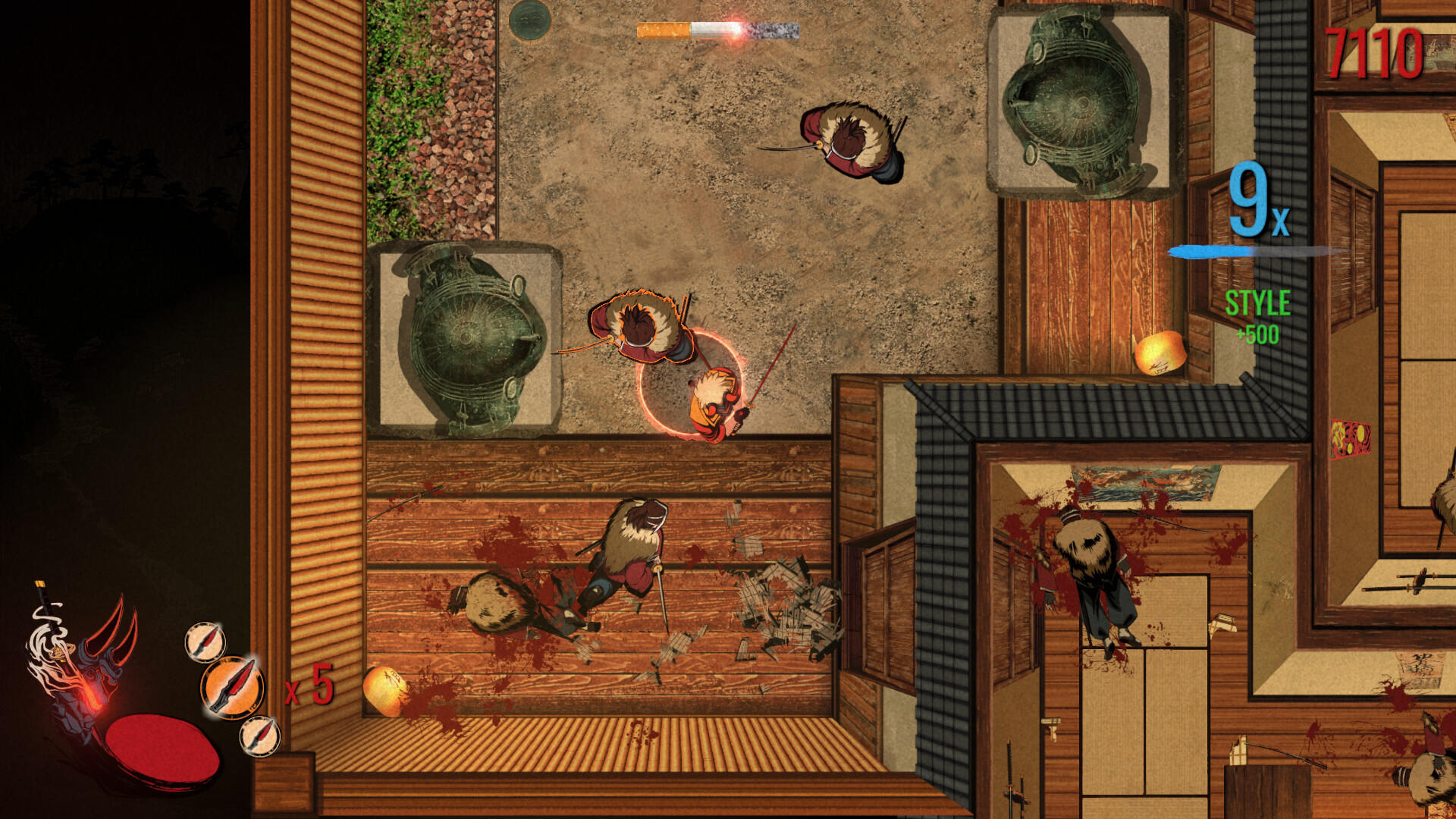Click the cigarette burn progress bar
The image size is (1456, 819).
coord(717,30)
